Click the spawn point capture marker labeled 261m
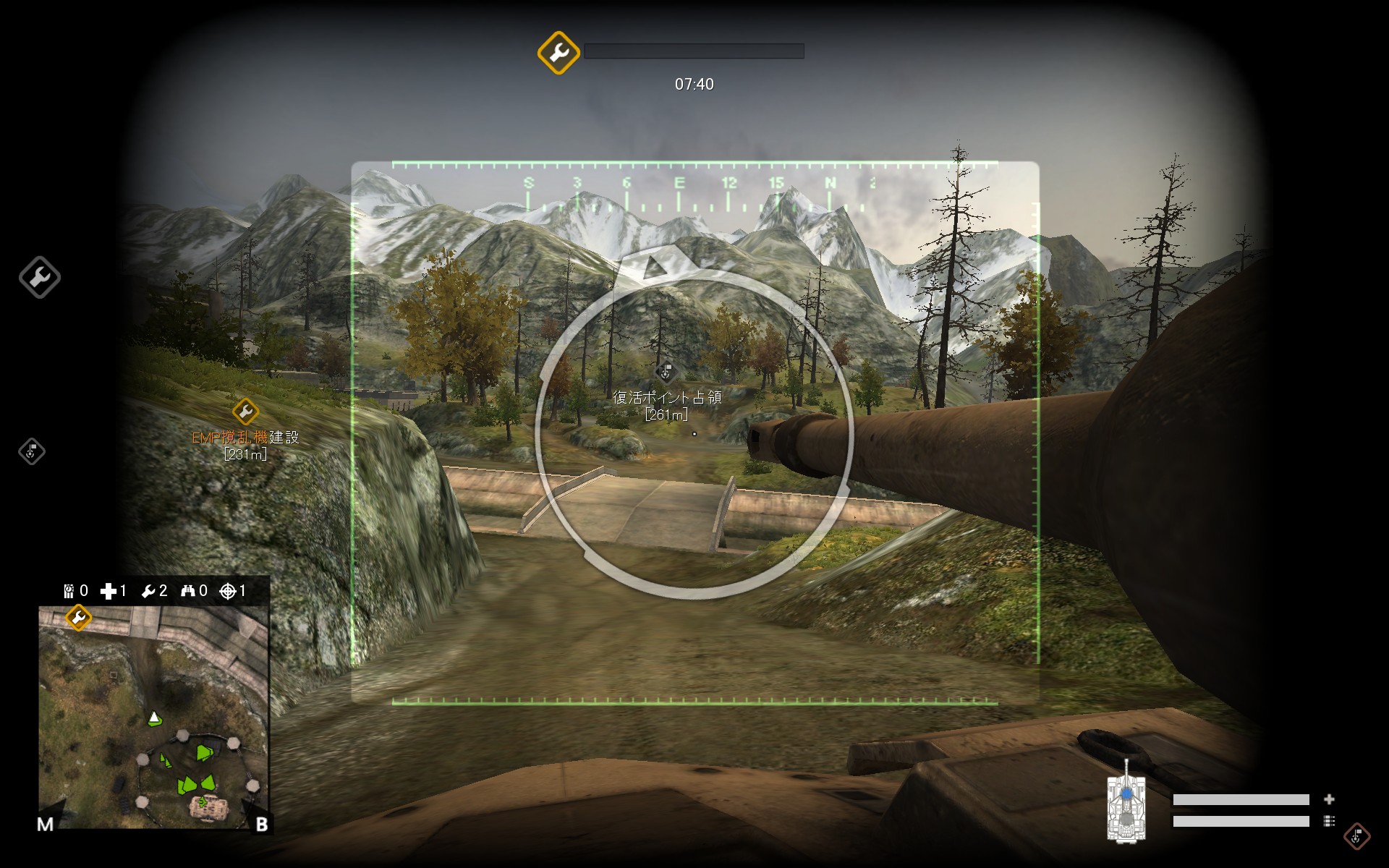The image size is (1389, 868). (x=666, y=372)
